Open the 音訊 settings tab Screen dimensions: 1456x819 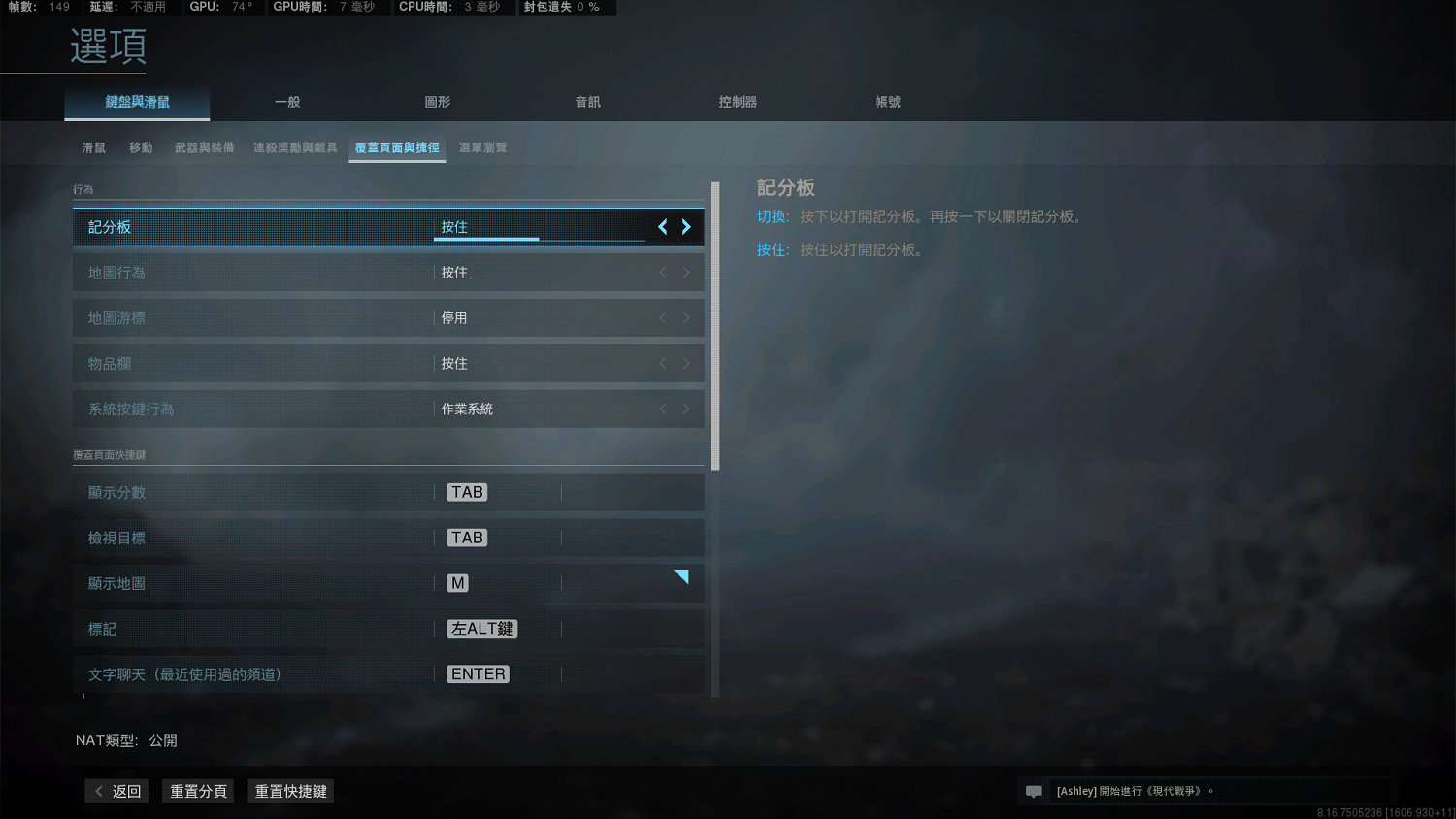tap(587, 101)
